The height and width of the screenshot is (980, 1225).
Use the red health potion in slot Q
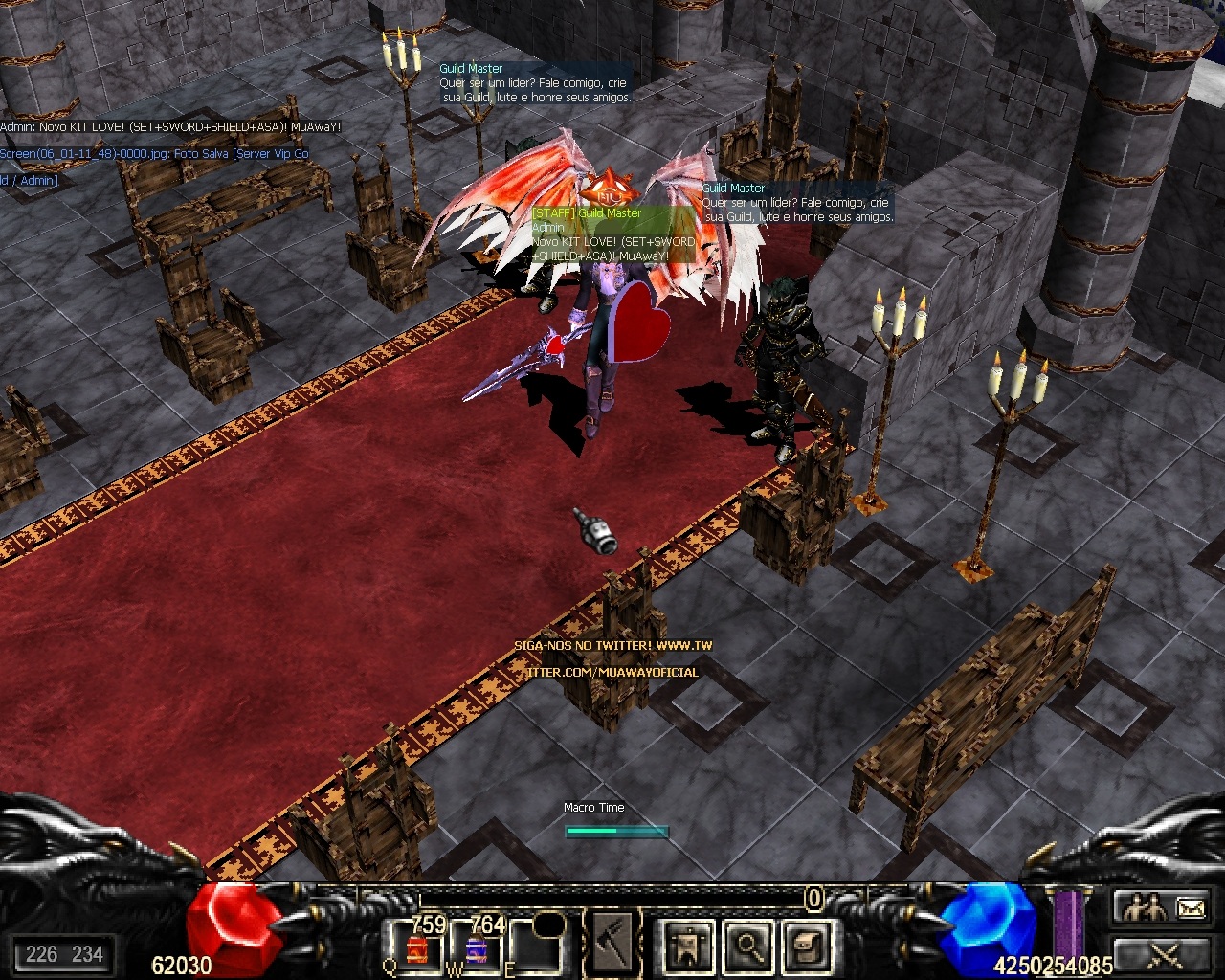415,949
